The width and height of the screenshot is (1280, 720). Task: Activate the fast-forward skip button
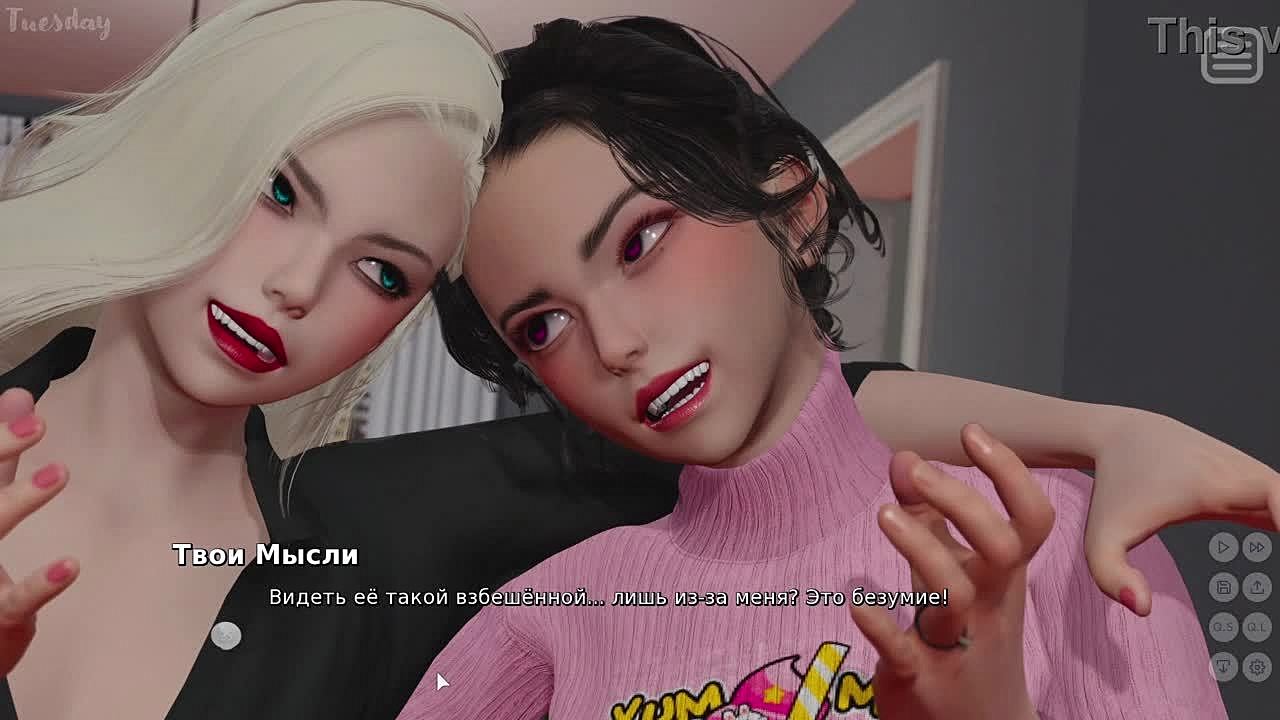1257,547
